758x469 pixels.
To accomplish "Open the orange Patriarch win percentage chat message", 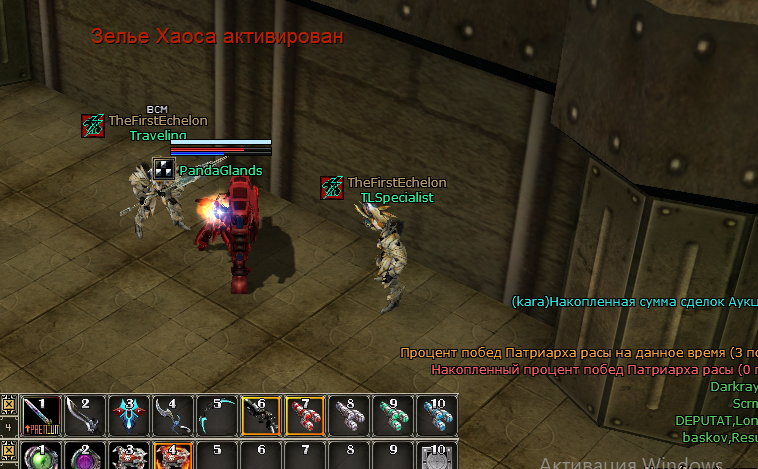I will 578,353.
